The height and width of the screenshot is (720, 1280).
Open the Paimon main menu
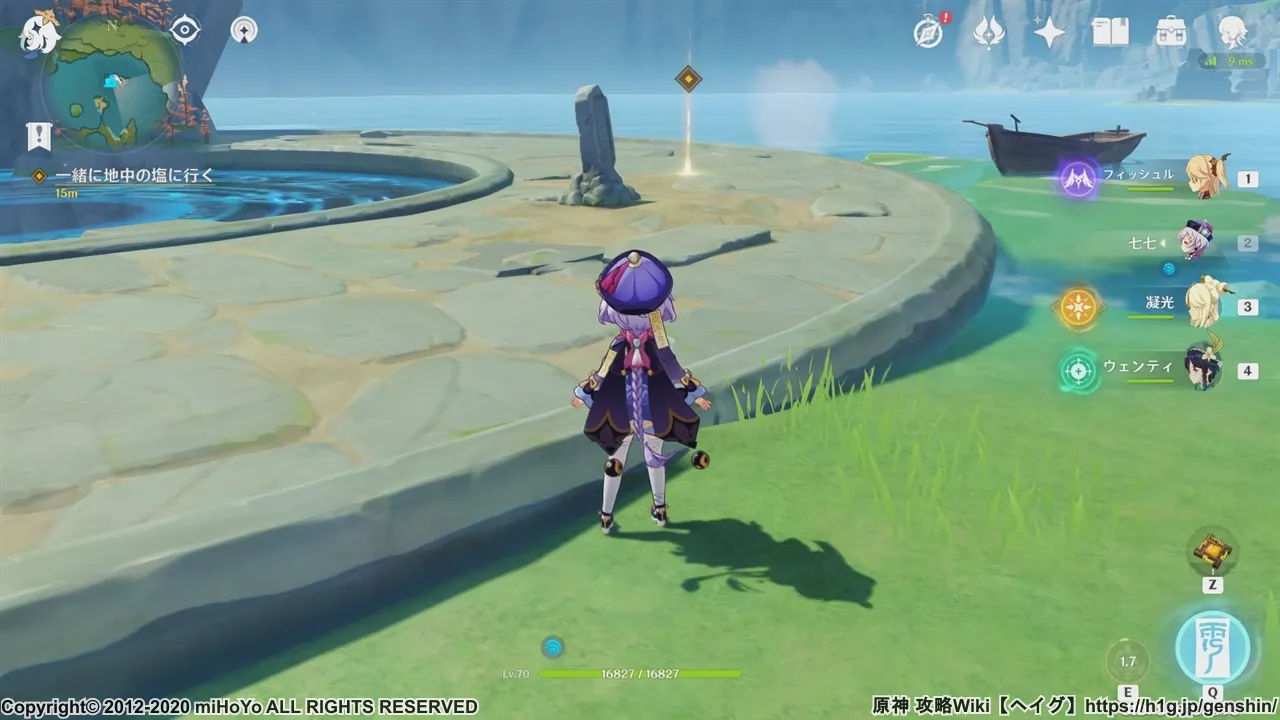pyautogui.click(x=39, y=33)
